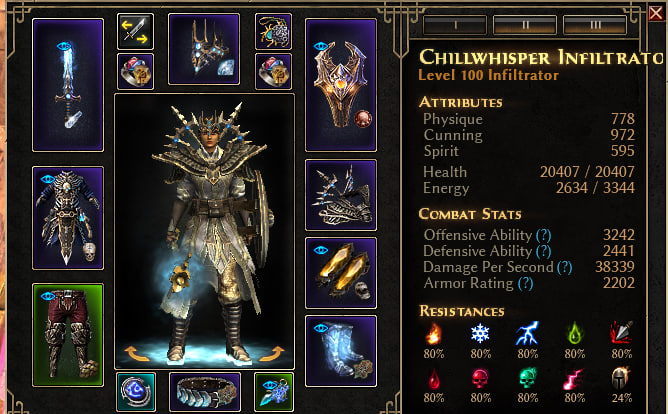Select the equipped sword weapon slot

(x=68, y=84)
